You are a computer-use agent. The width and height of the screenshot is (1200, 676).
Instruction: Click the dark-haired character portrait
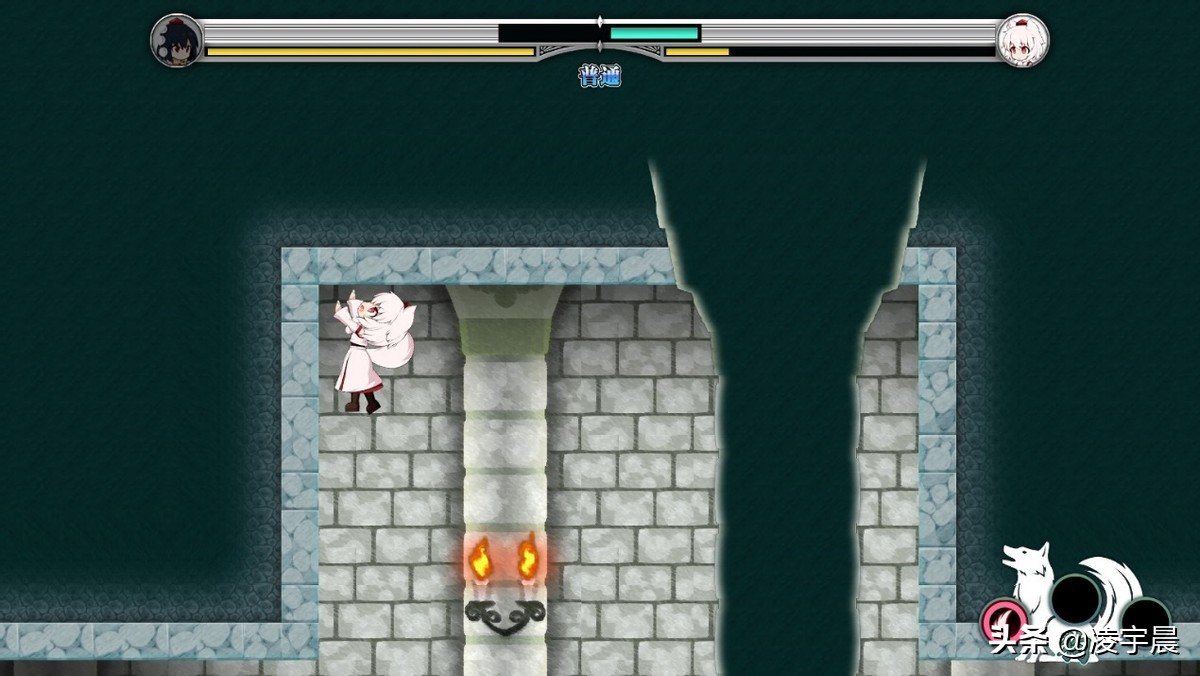pos(177,41)
